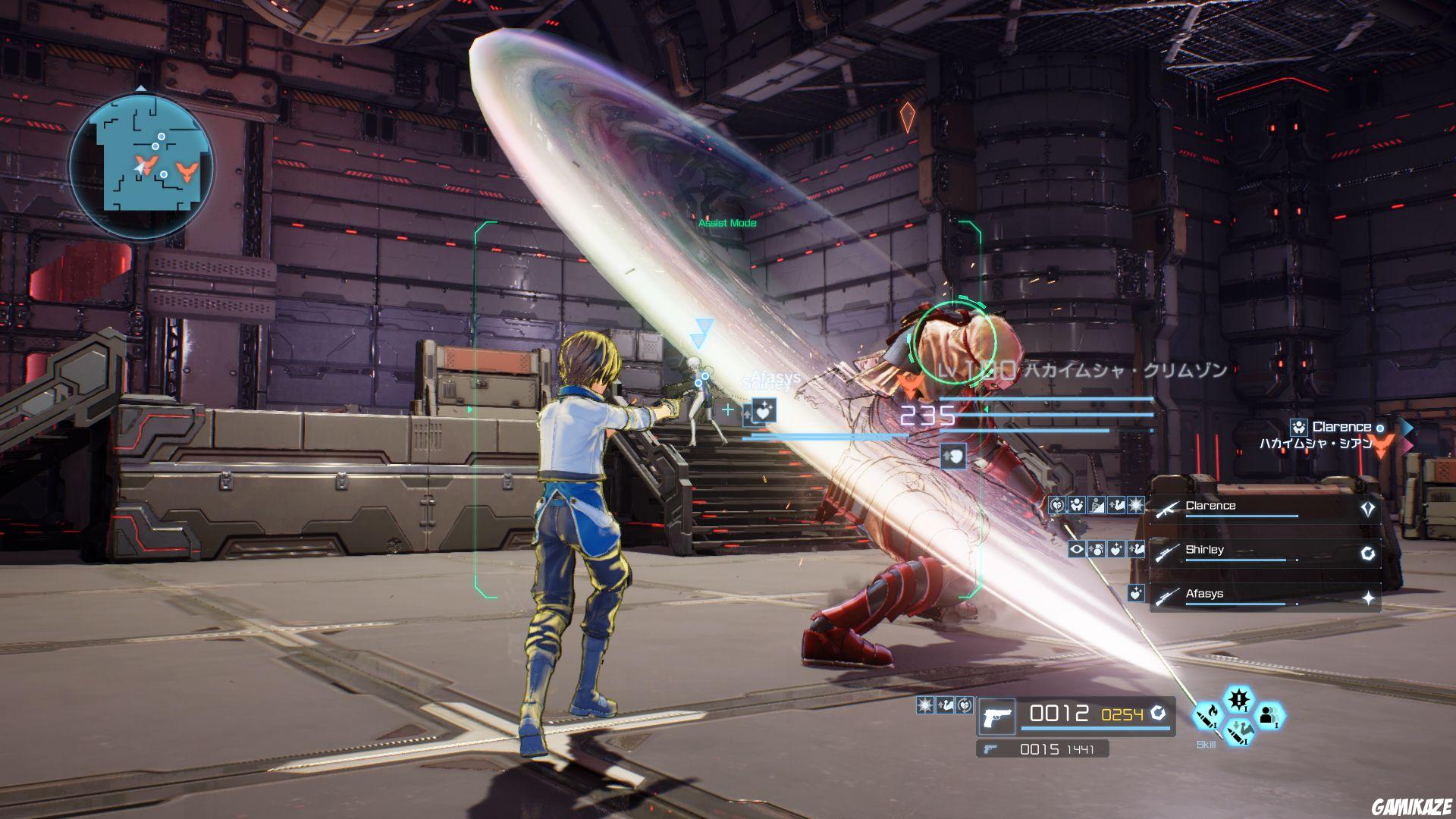
Task: Click the Shirley name bar in the party list
Action: [1206, 549]
